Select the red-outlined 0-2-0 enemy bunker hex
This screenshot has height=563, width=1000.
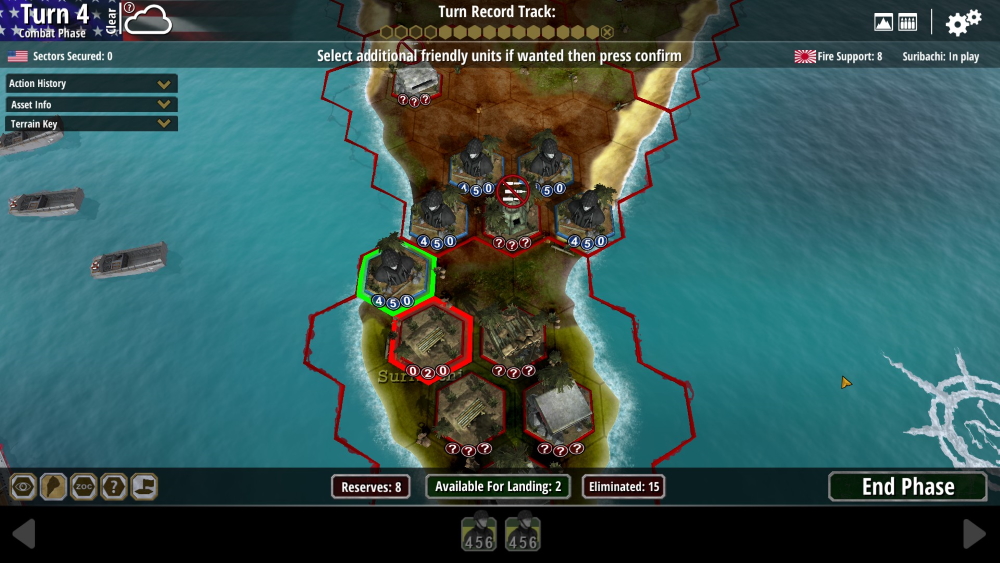tap(431, 341)
